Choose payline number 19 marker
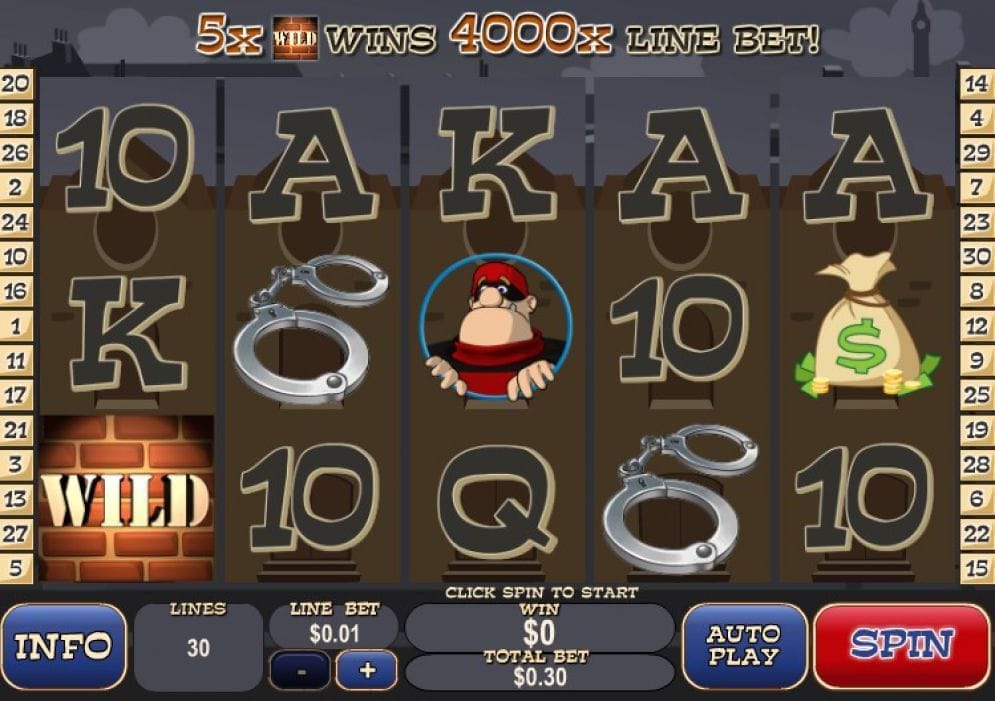Image resolution: width=995 pixels, height=701 pixels. 976,429
